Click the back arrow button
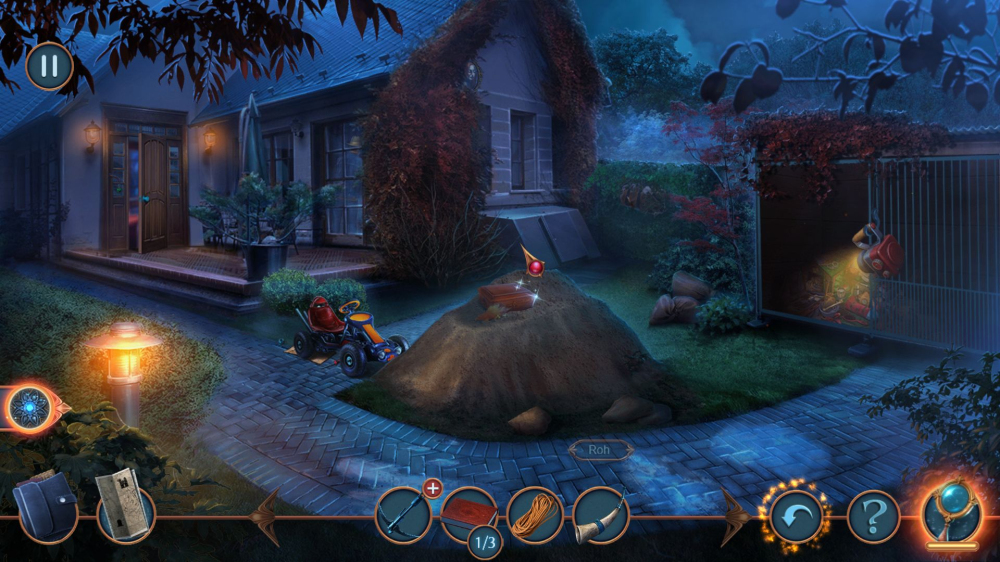The height and width of the screenshot is (562, 1000). tap(796, 516)
